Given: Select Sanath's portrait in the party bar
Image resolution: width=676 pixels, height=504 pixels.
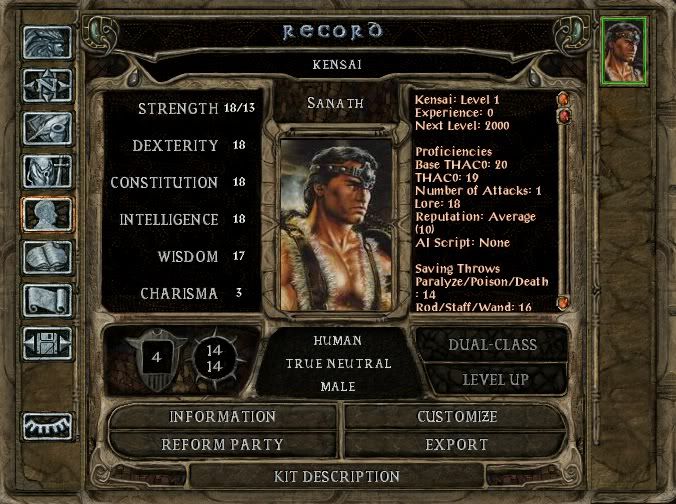Looking at the screenshot, I should (625, 51).
